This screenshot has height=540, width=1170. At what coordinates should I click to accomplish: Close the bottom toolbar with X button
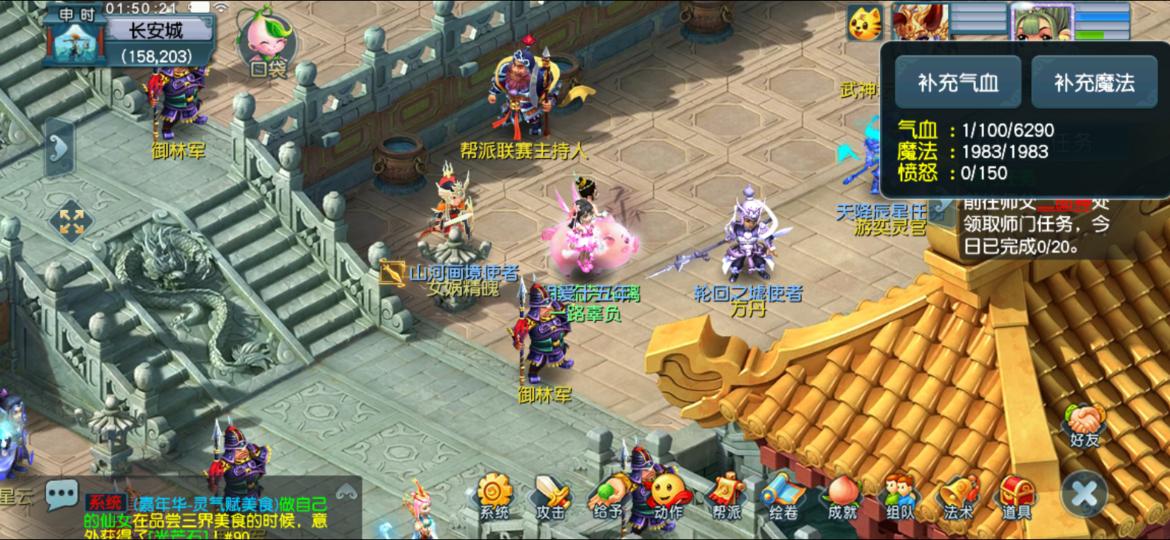point(1085,493)
